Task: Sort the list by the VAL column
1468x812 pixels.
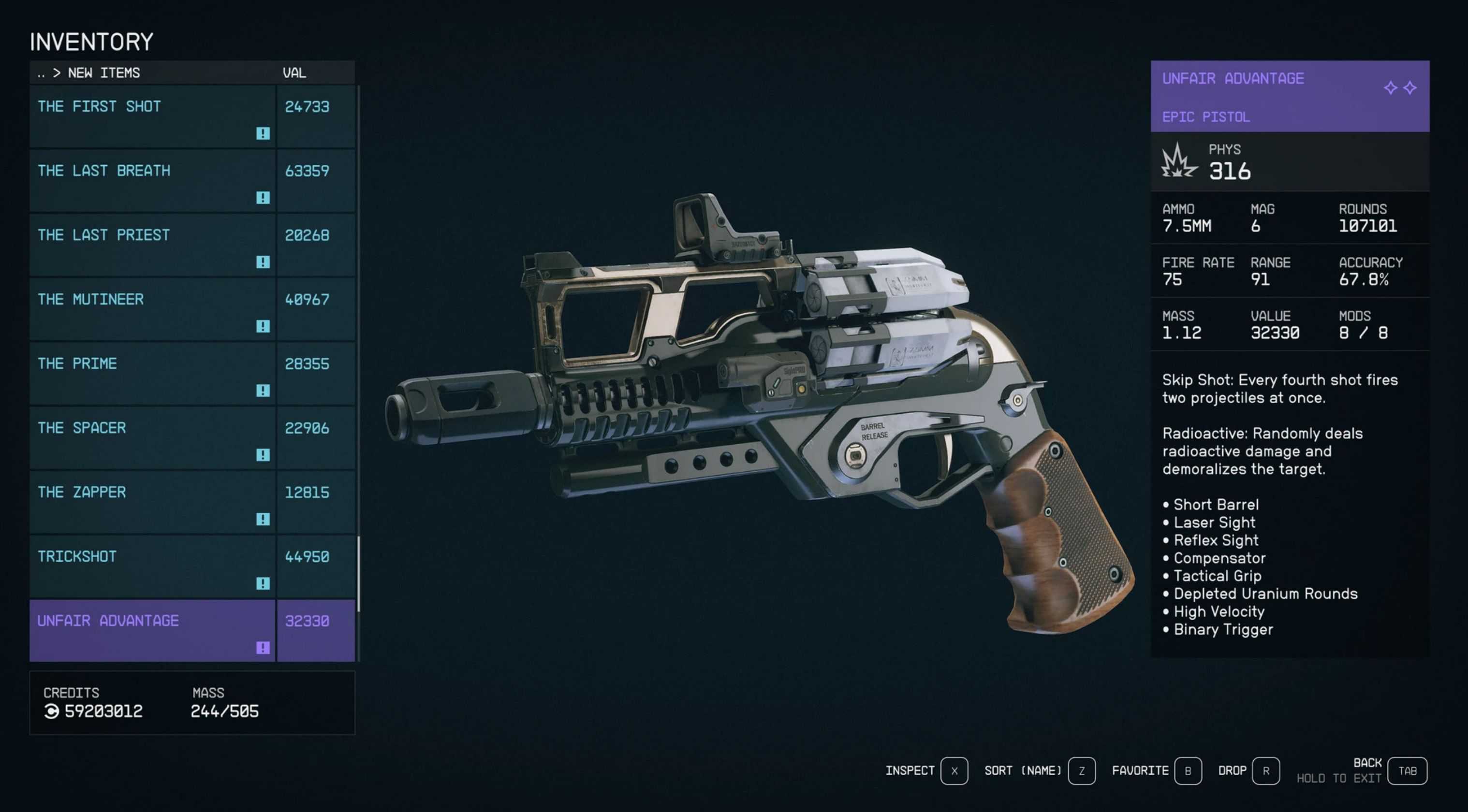Action: [294, 73]
